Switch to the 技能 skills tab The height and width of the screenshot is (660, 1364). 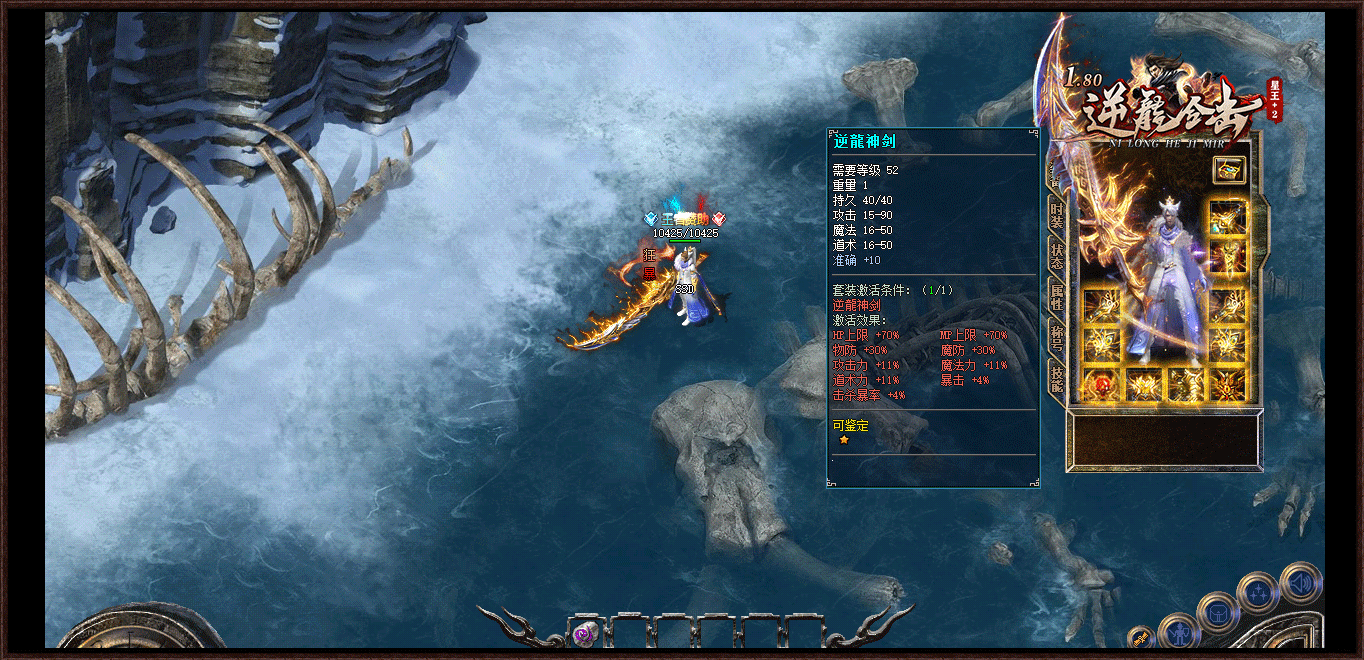point(1056,376)
